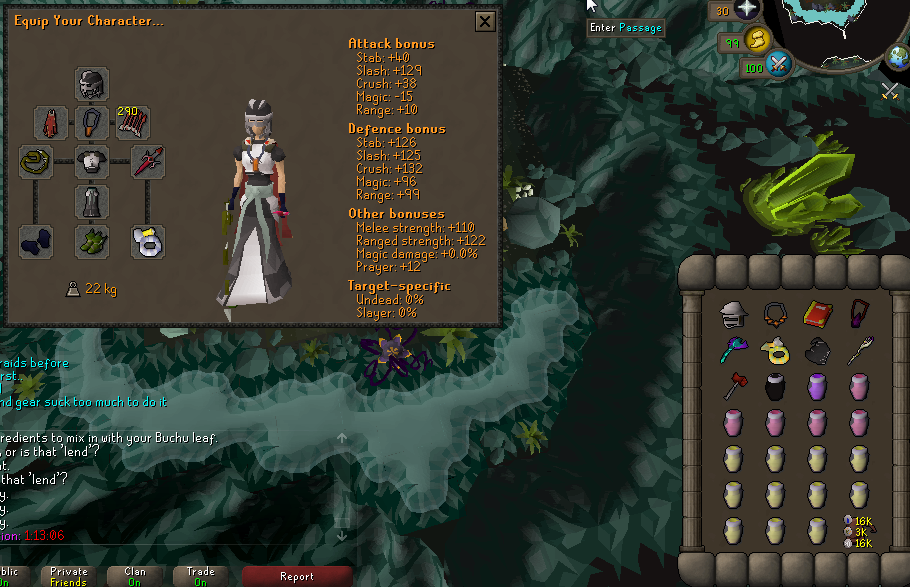
Task: Click the Report button
Action: tap(297, 576)
